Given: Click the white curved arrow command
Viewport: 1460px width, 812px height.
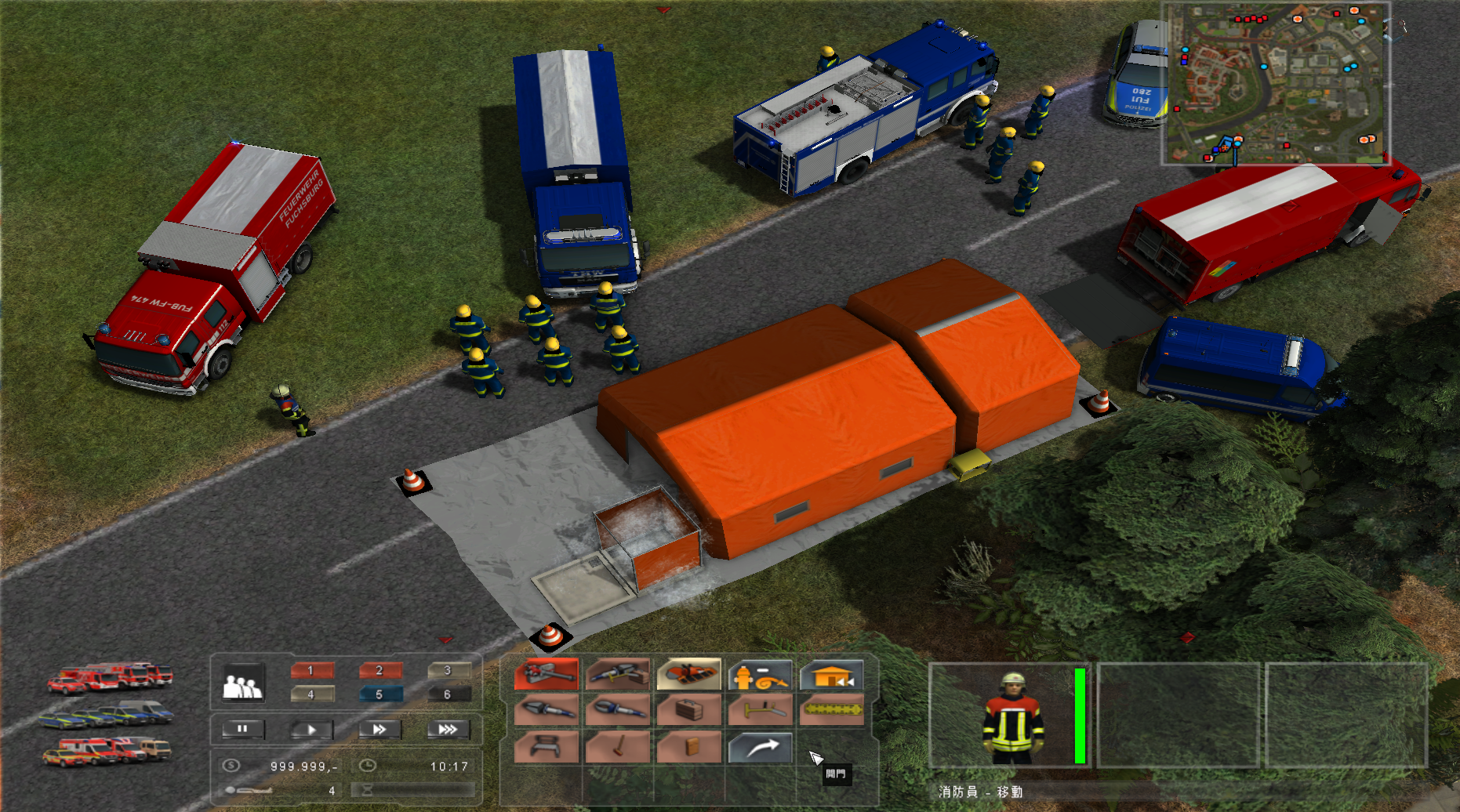Looking at the screenshot, I should click(760, 748).
